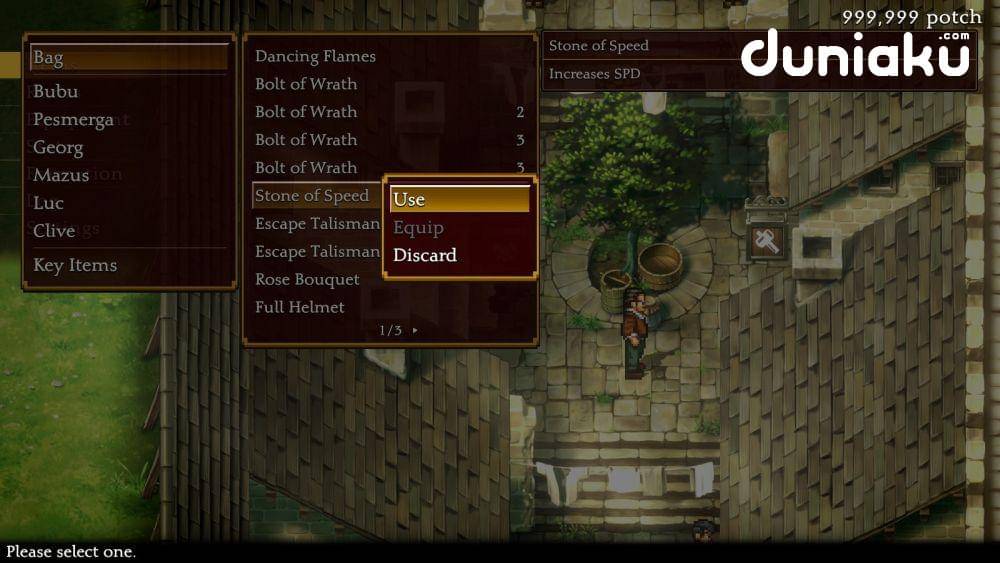Open the Bag category
This screenshot has height=563, width=1000.
pos(129,58)
